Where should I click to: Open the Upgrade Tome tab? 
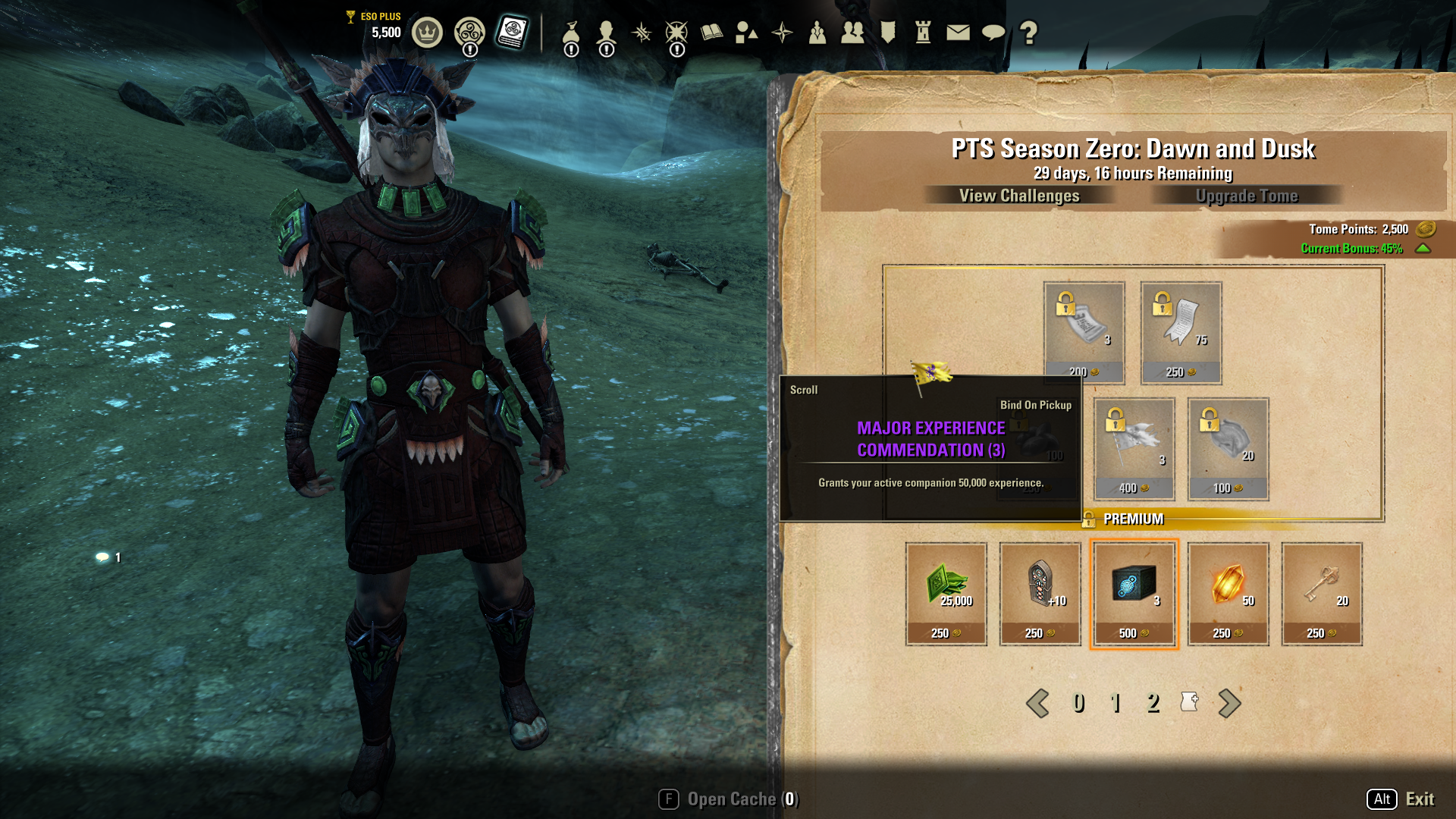[1247, 196]
